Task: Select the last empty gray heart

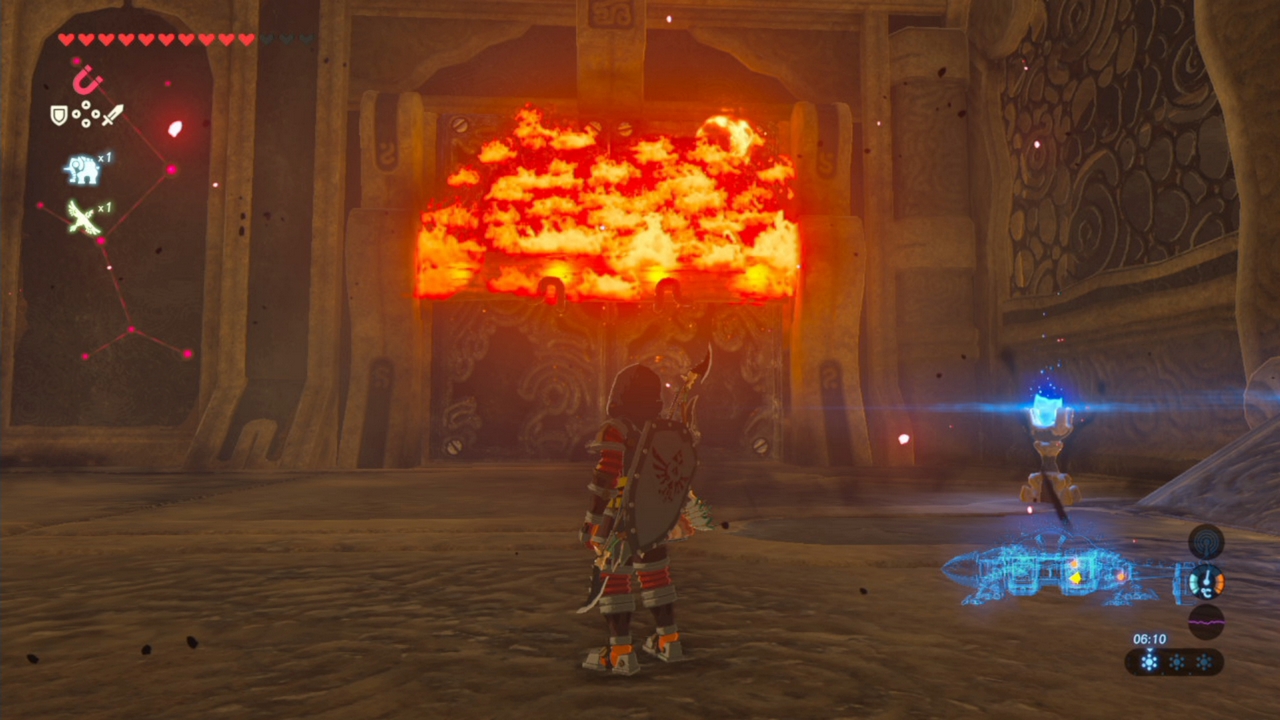Action: (307, 38)
